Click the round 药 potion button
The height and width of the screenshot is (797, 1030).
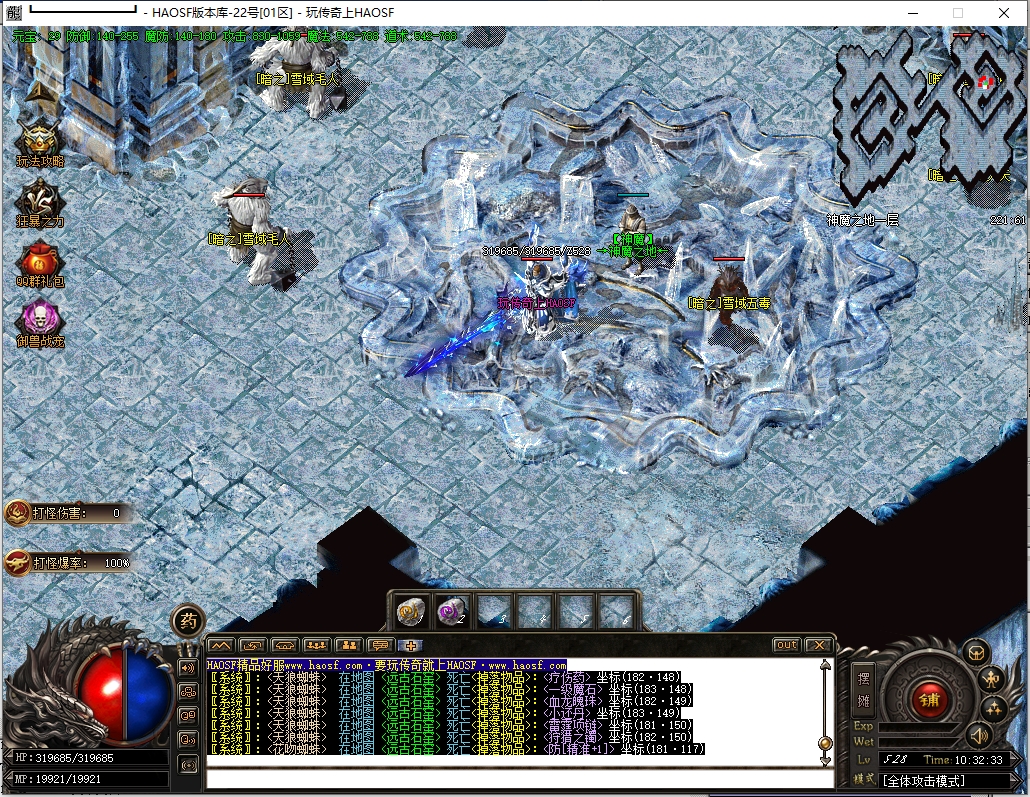point(187,621)
